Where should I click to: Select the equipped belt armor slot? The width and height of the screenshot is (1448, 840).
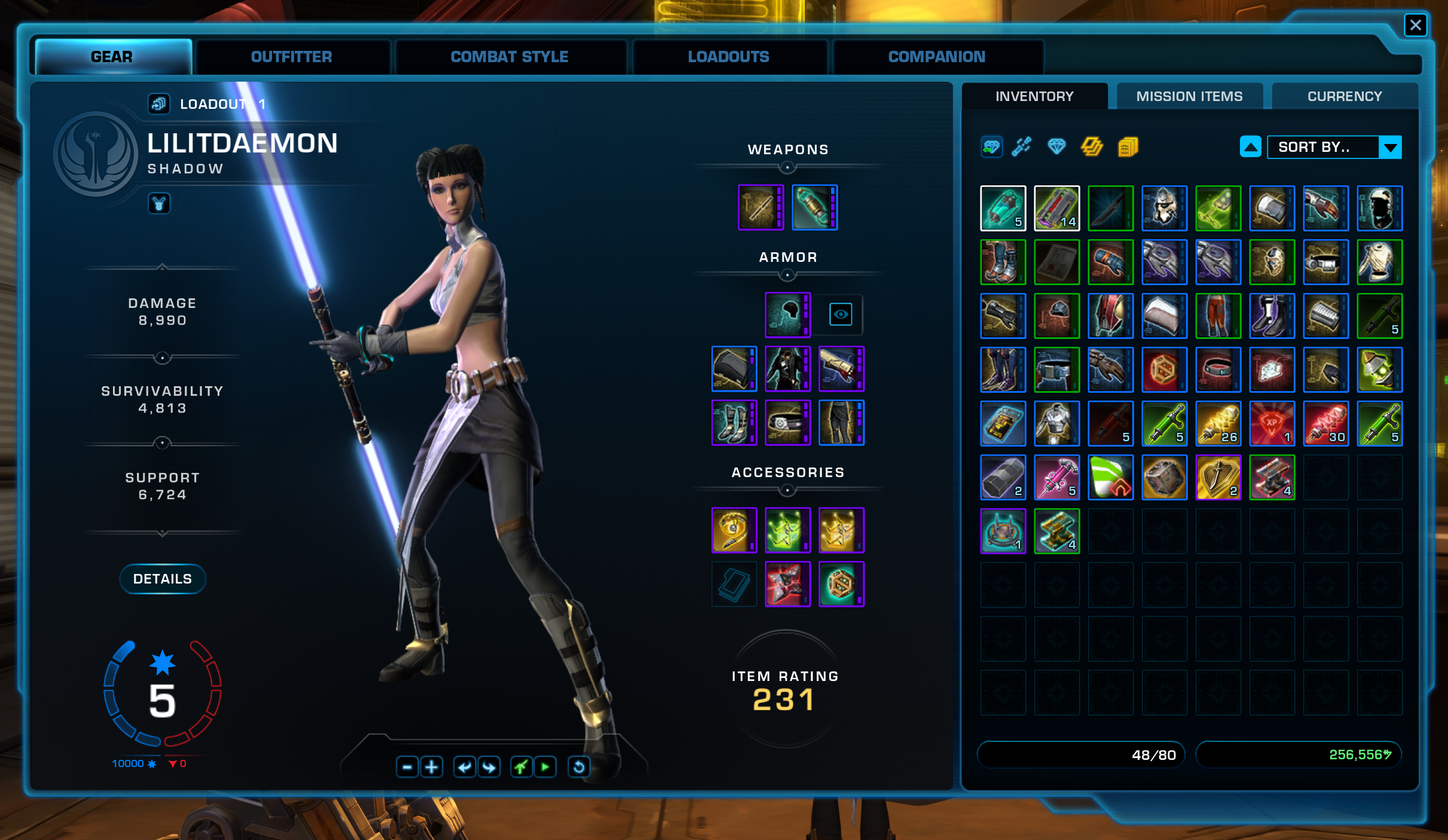(787, 423)
